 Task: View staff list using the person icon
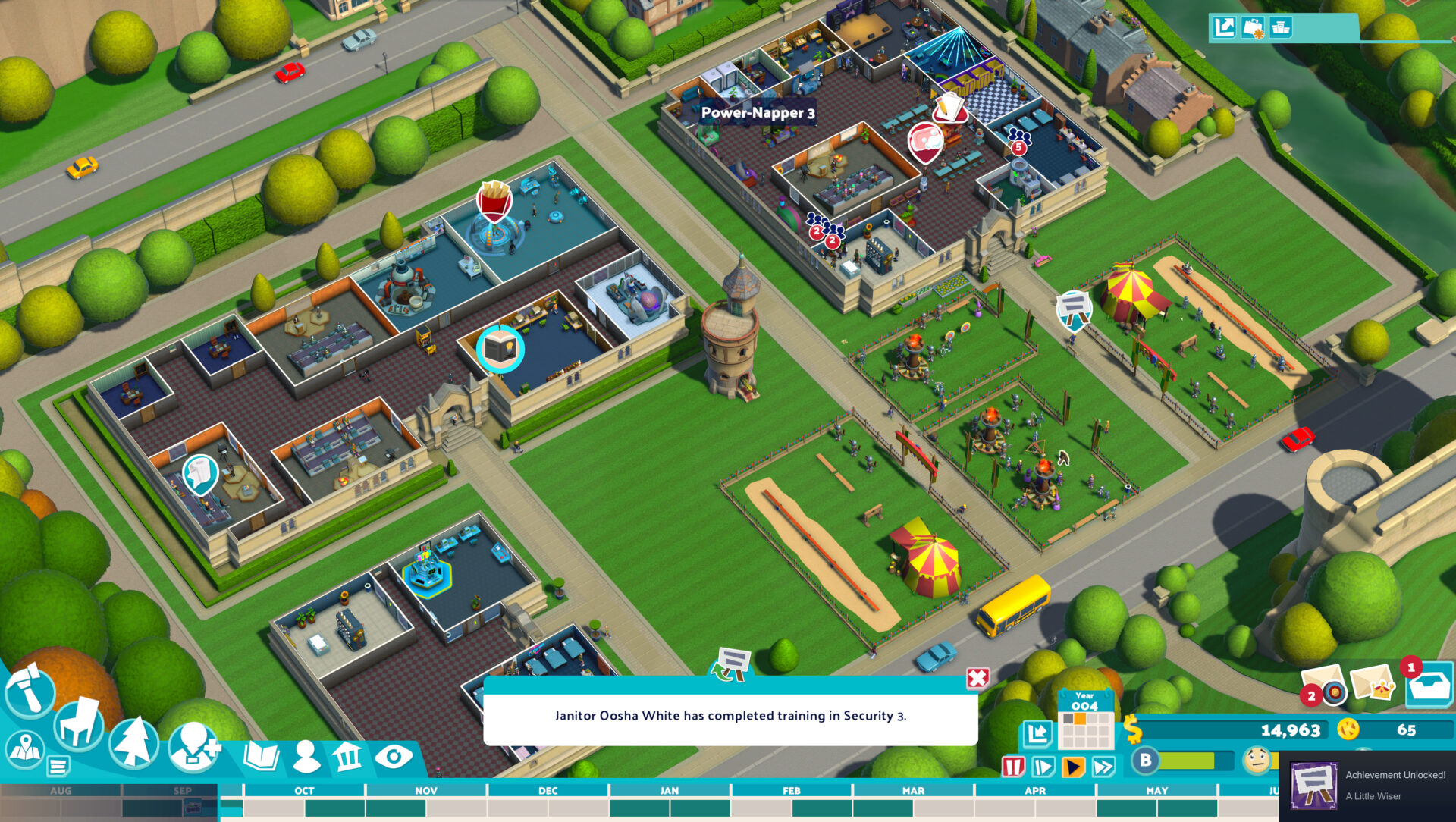pyautogui.click(x=306, y=756)
